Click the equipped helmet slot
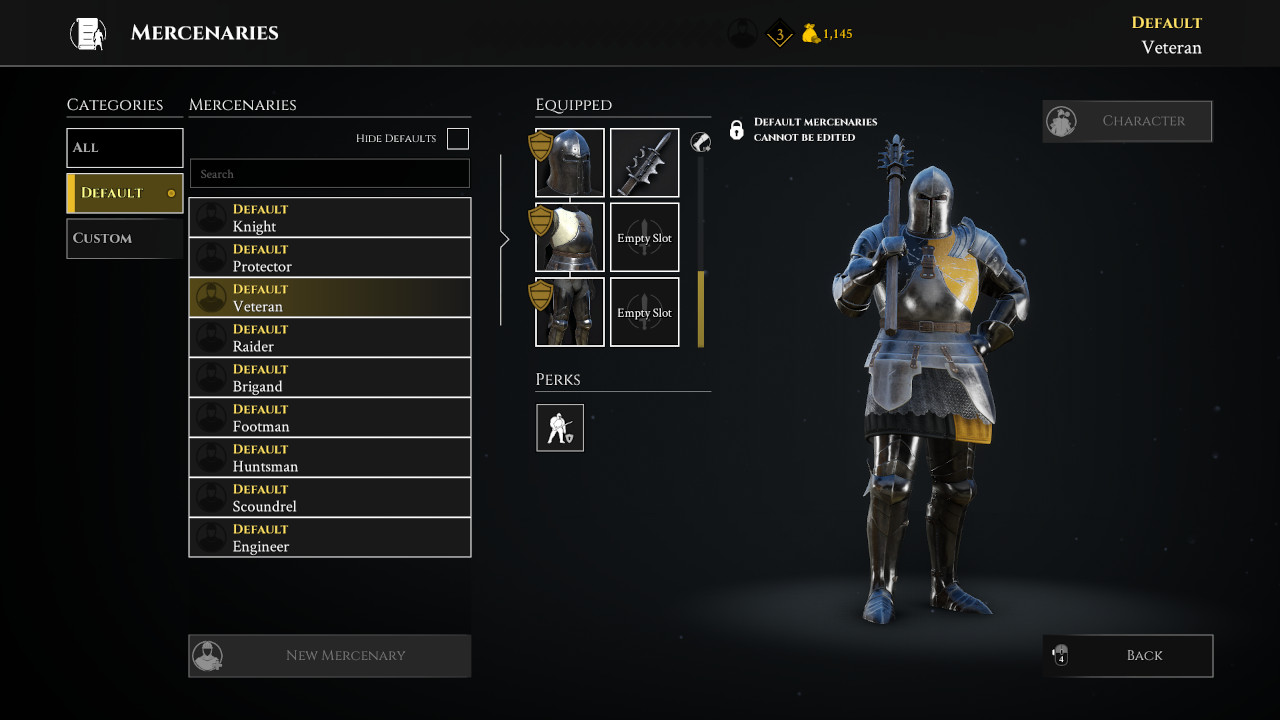The height and width of the screenshot is (720, 1280). click(570, 163)
